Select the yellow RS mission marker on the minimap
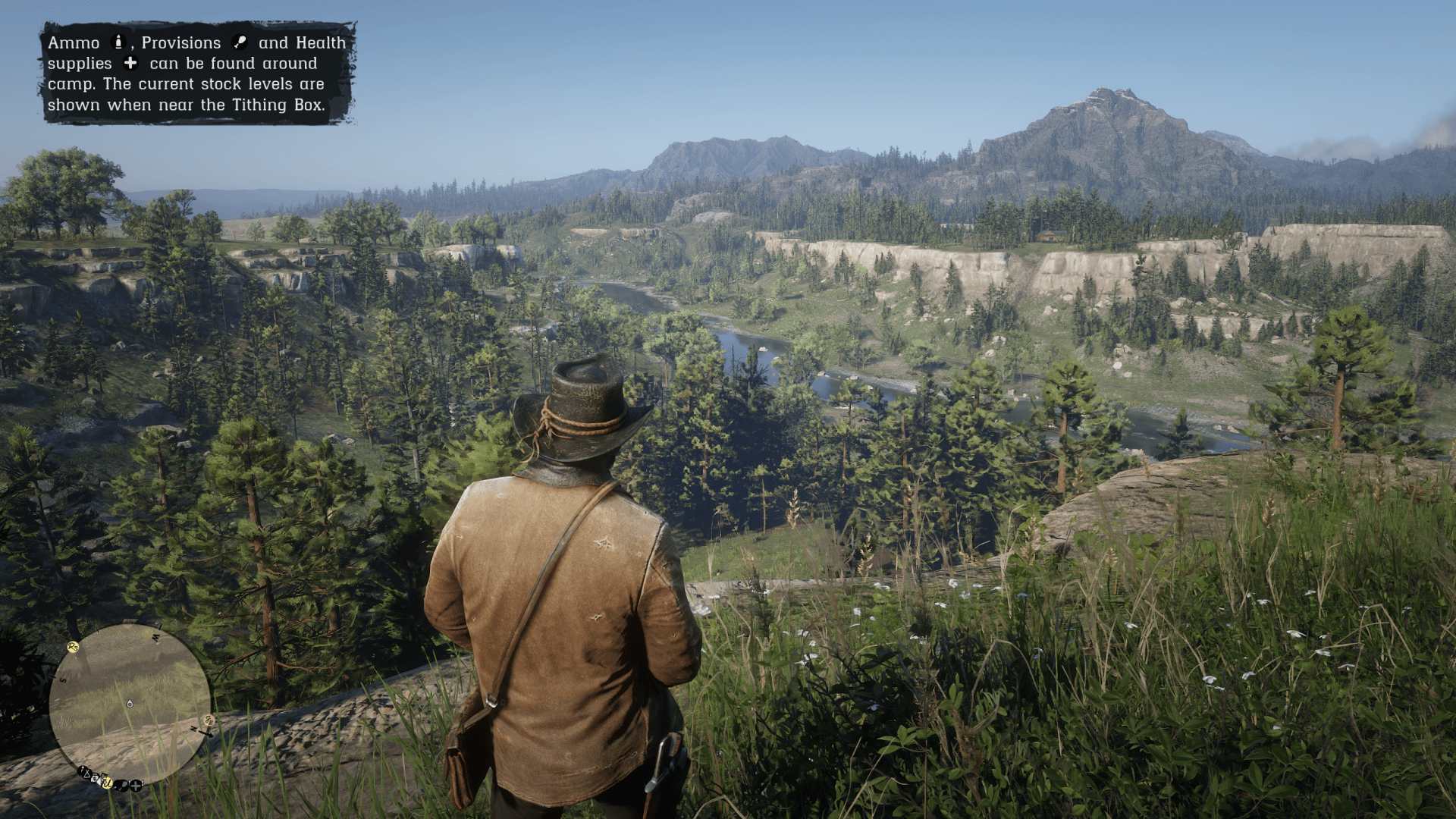1456x819 pixels. (x=73, y=647)
